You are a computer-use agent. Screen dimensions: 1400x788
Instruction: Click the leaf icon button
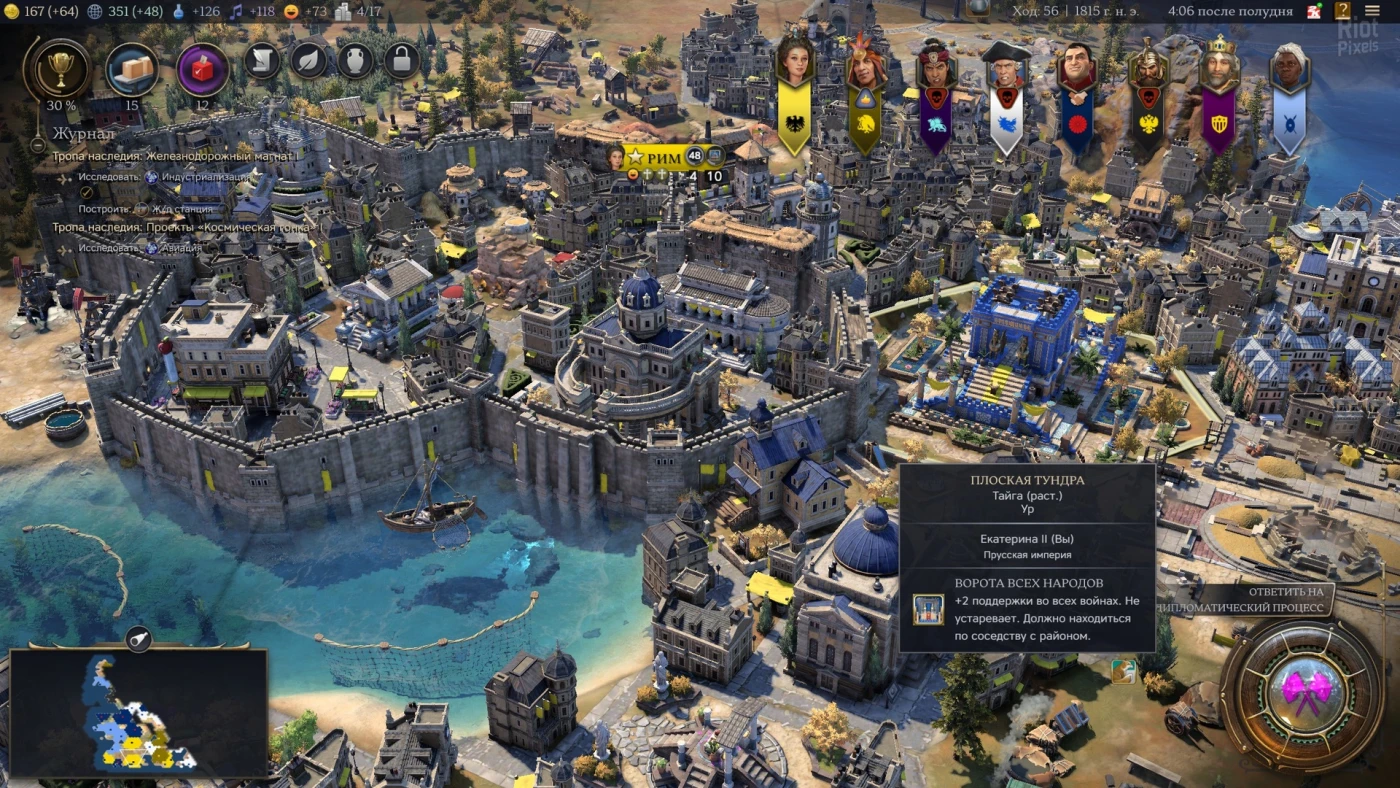tap(309, 61)
